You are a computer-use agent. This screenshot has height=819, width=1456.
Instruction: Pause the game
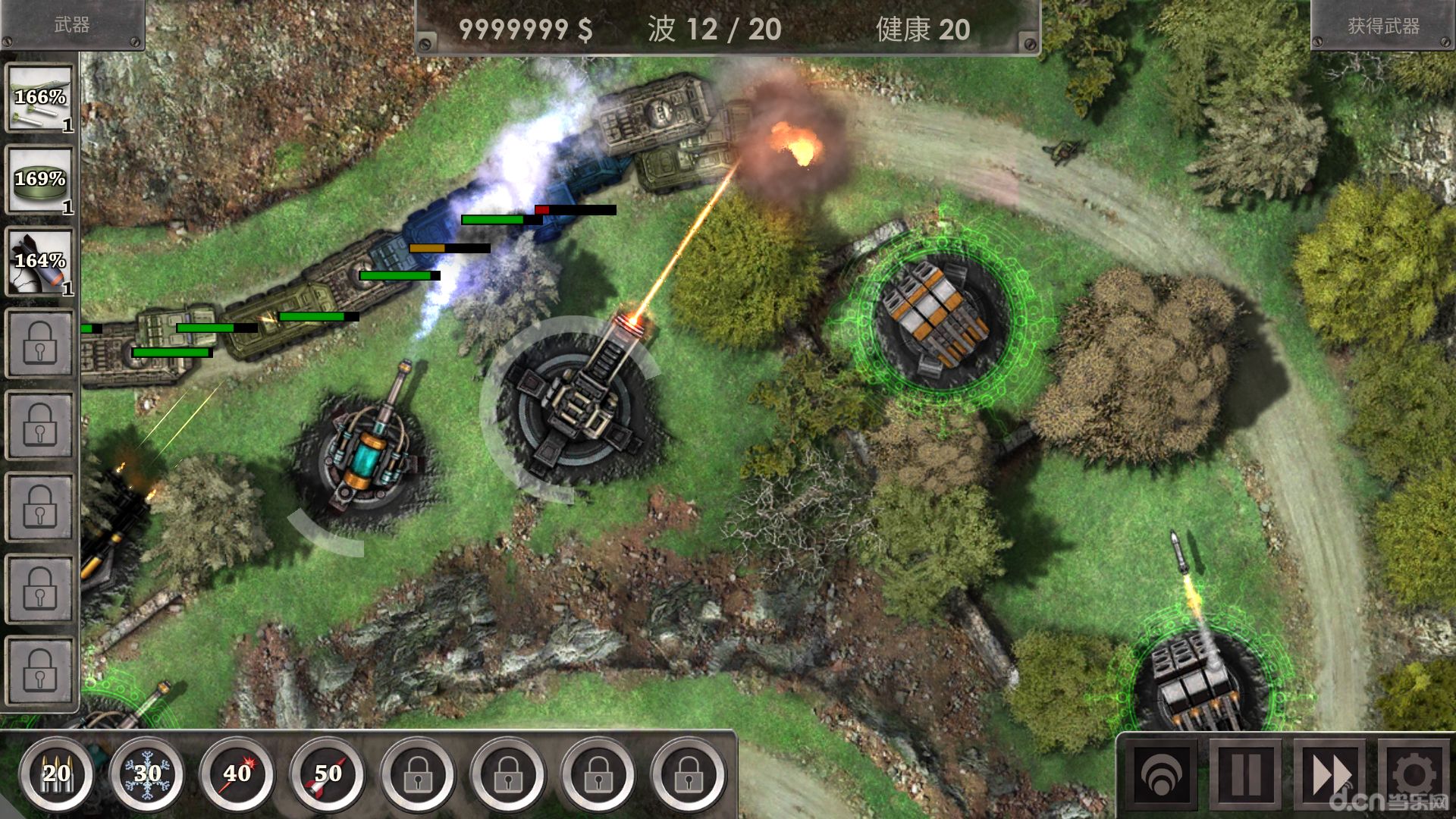pyautogui.click(x=1246, y=775)
